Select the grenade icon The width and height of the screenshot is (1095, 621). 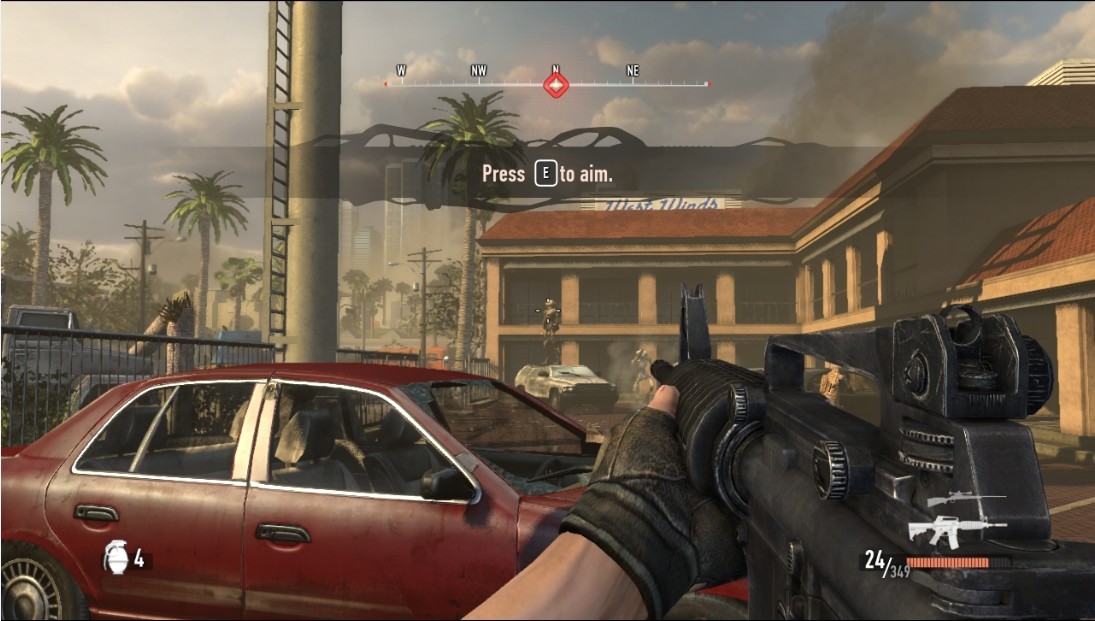(x=117, y=557)
